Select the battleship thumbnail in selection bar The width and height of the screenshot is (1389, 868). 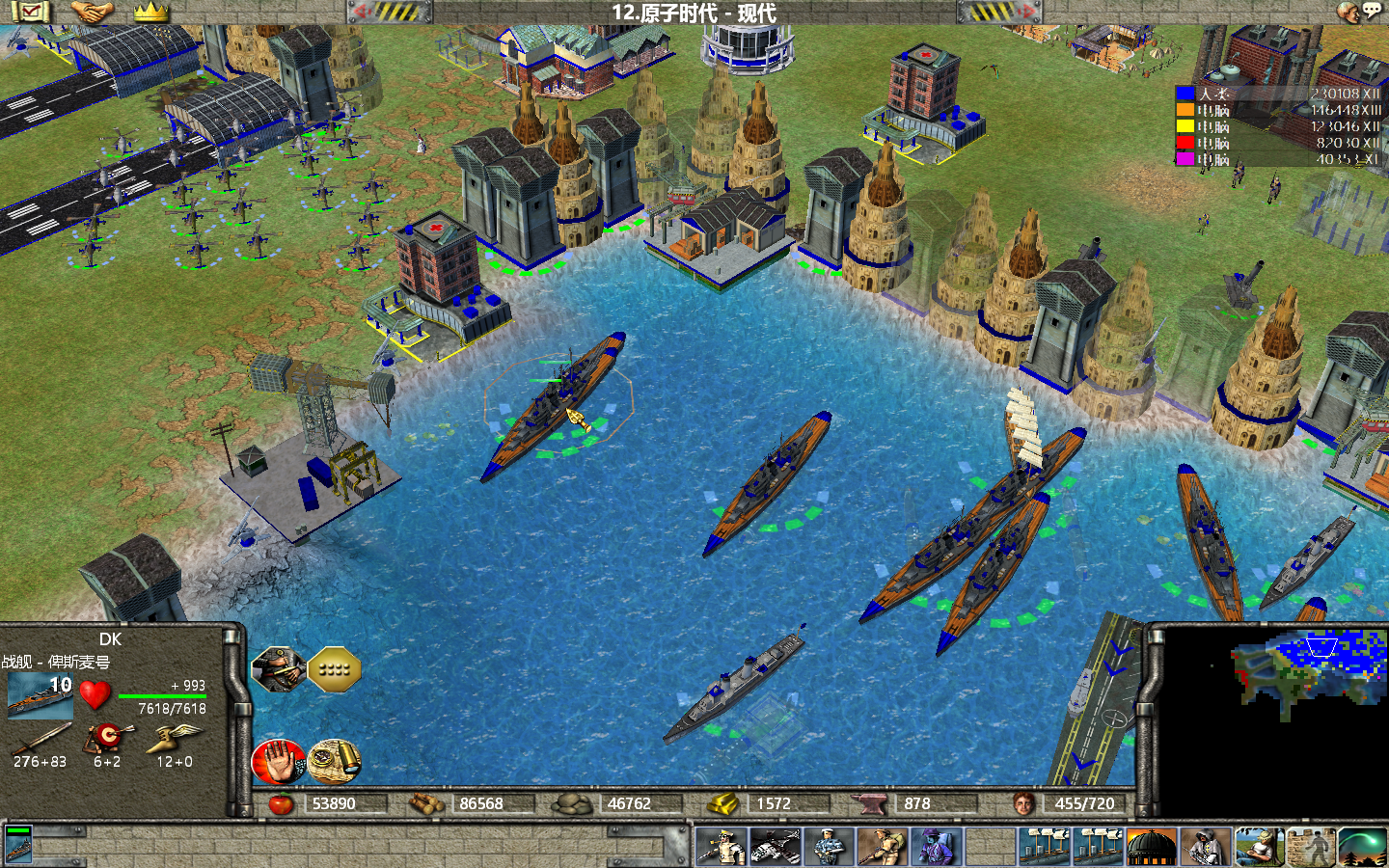coord(18,844)
